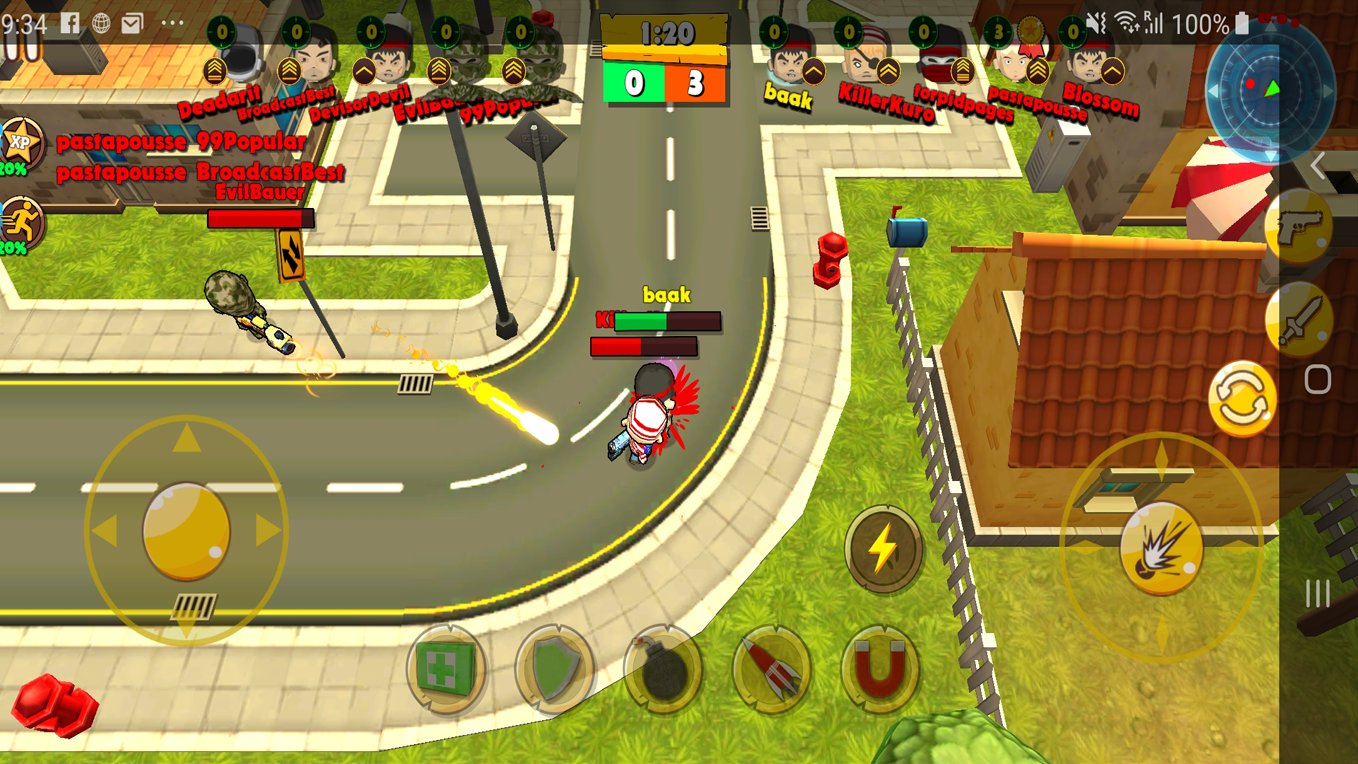Screen dimensions: 1358x764
Task: Activate the red magnet power-up
Action: point(880,669)
